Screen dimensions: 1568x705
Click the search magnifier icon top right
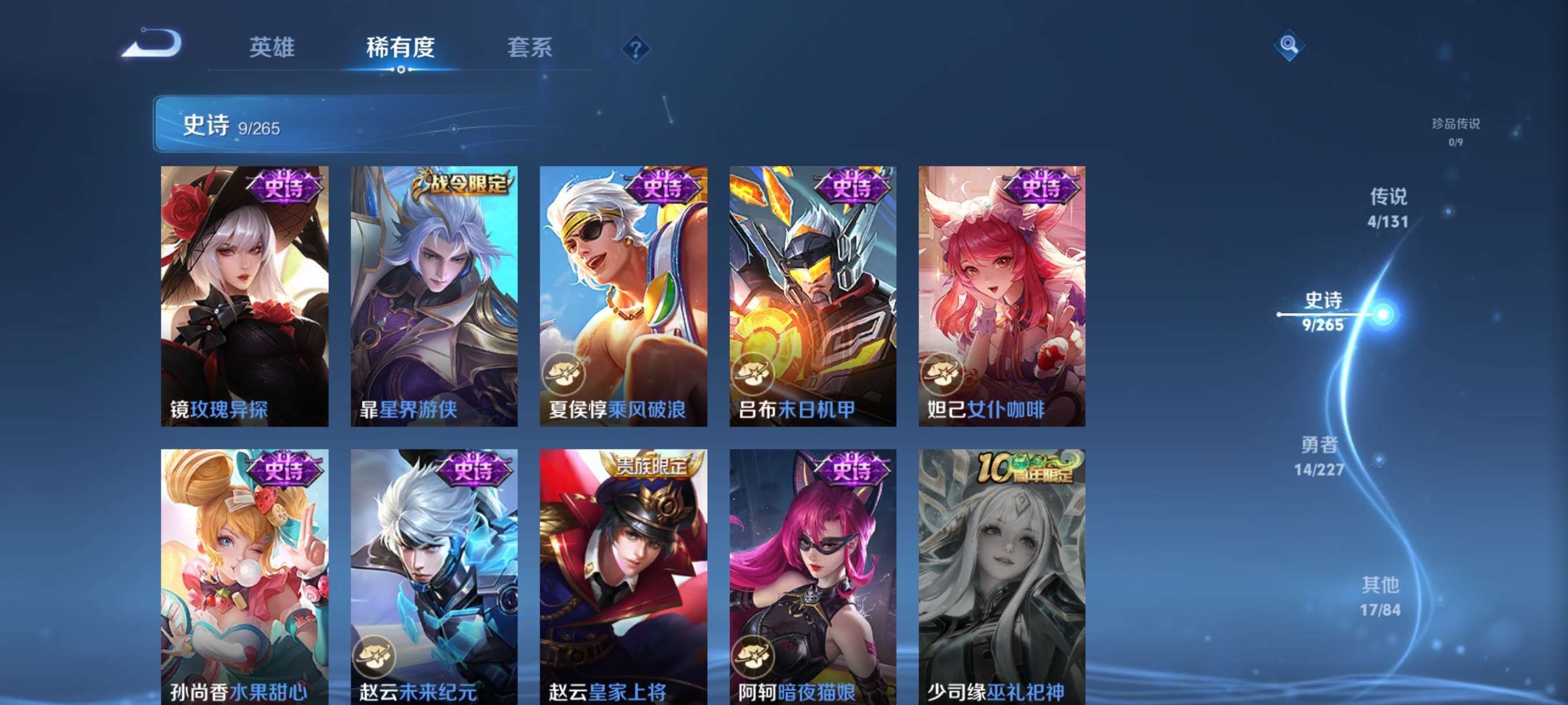1290,45
